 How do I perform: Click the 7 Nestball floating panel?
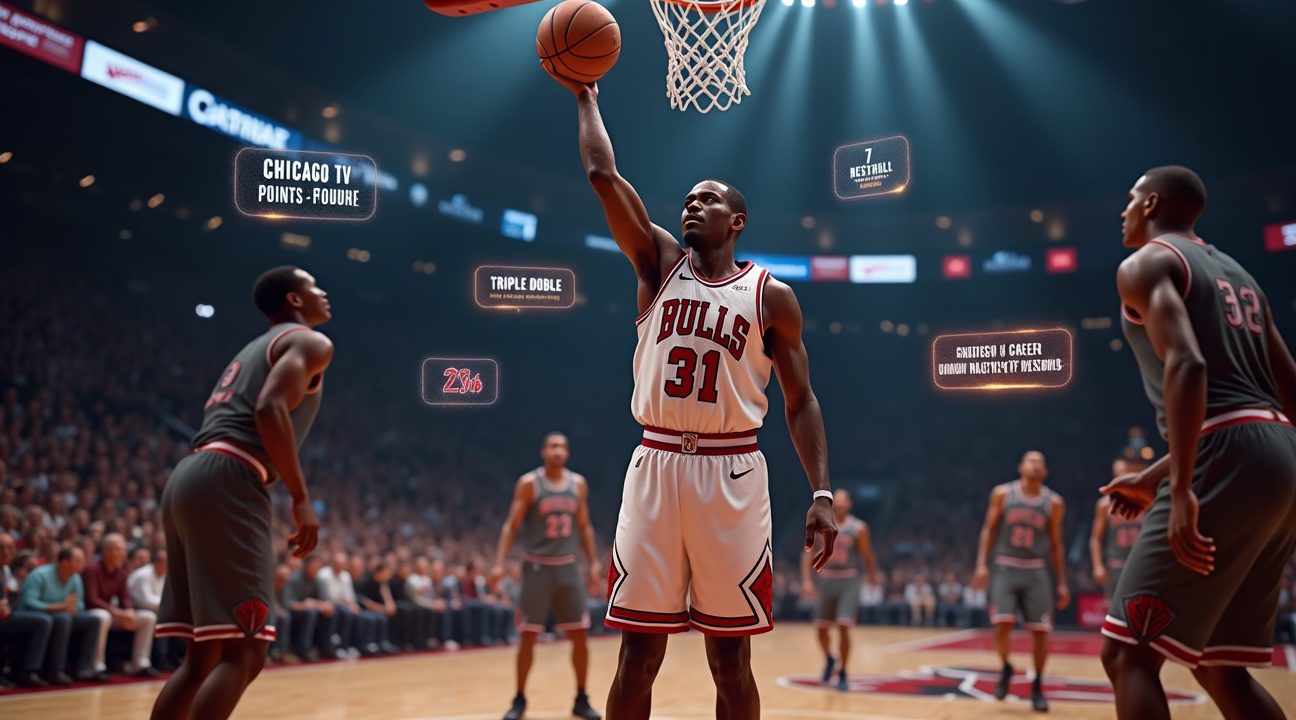pos(871,167)
